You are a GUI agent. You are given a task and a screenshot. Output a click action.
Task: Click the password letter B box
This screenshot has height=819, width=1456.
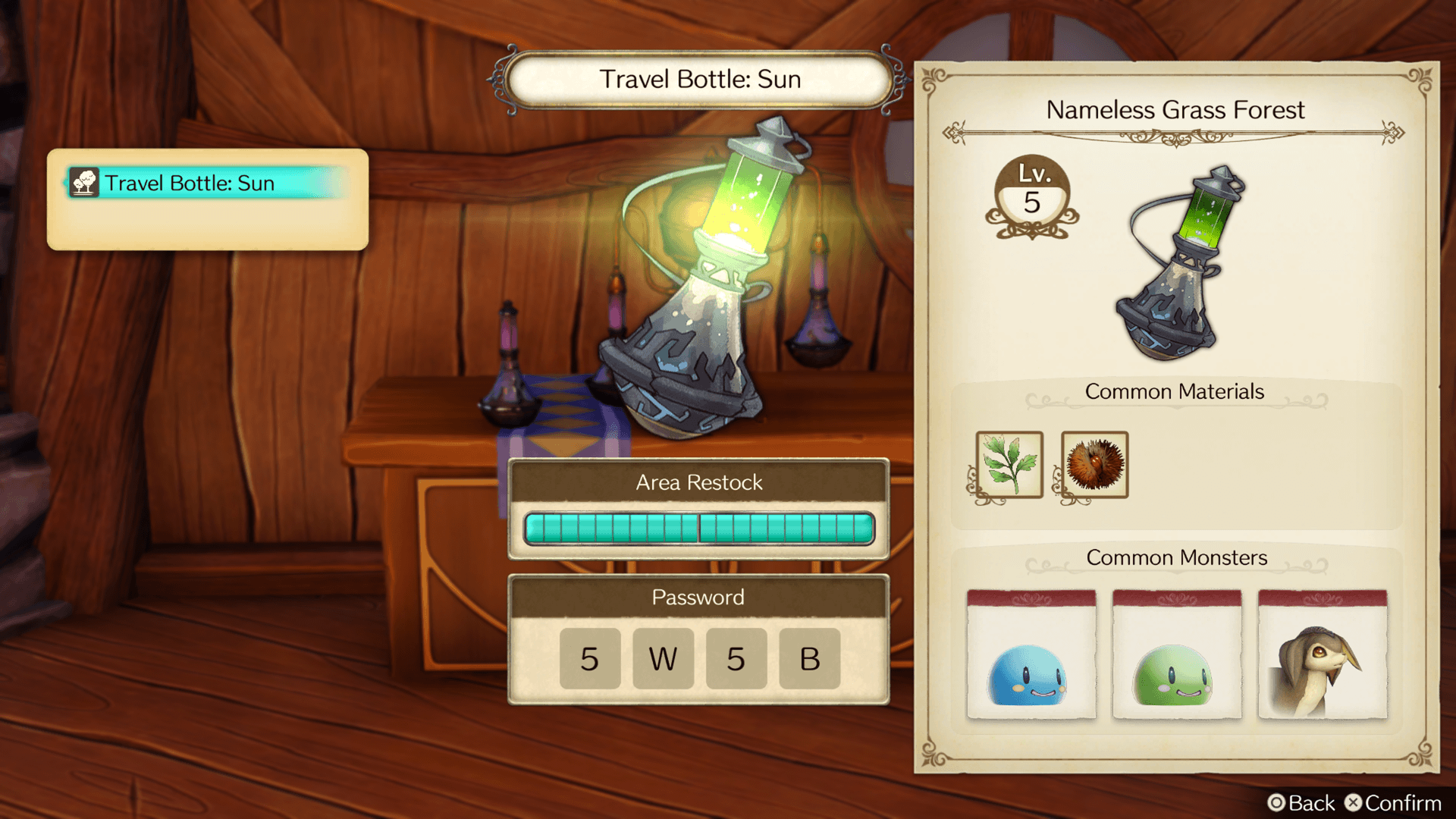click(809, 658)
